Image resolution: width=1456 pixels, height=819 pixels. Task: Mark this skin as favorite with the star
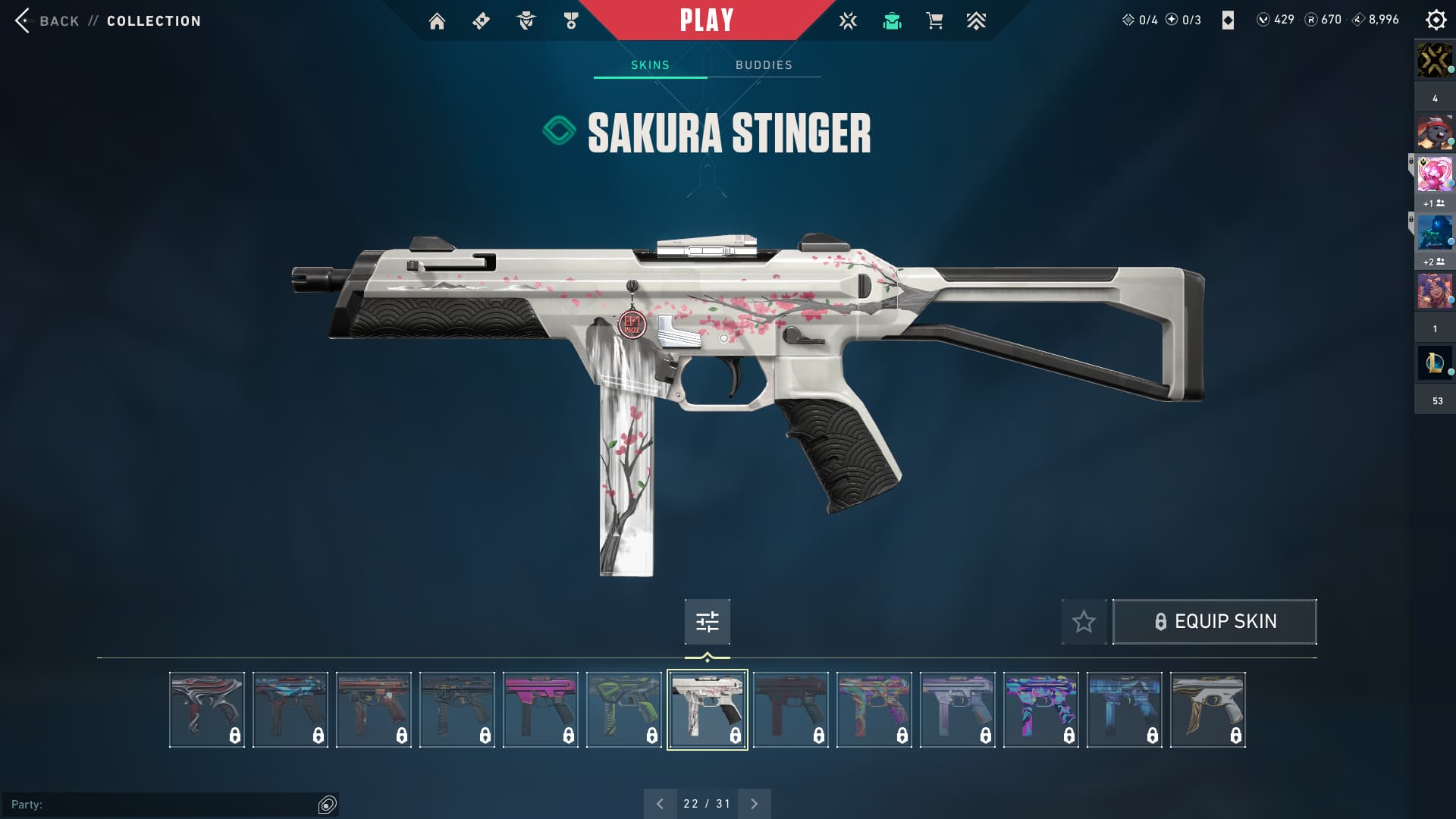(1084, 622)
